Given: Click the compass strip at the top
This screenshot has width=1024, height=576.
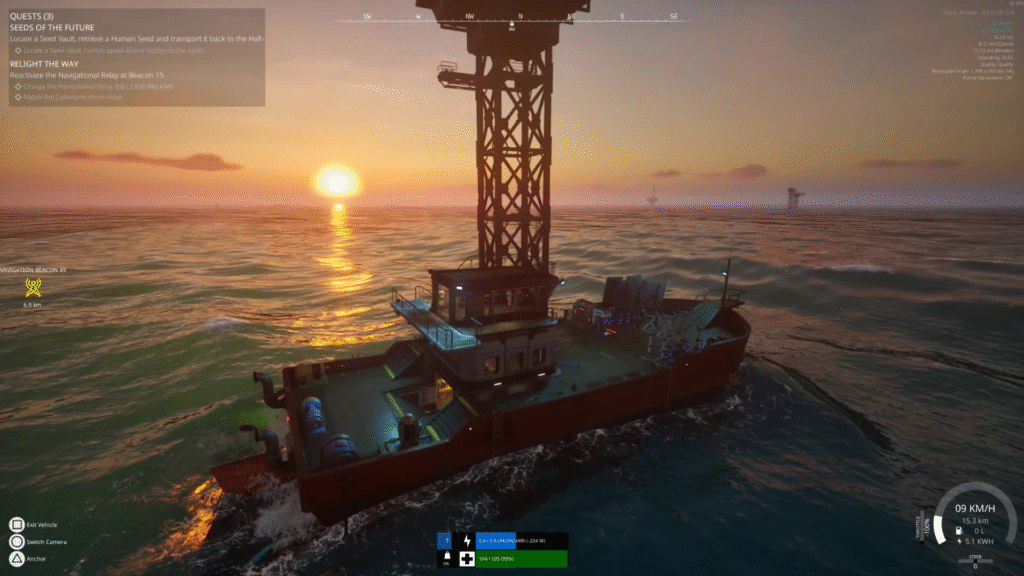Looking at the screenshot, I should 519,17.
